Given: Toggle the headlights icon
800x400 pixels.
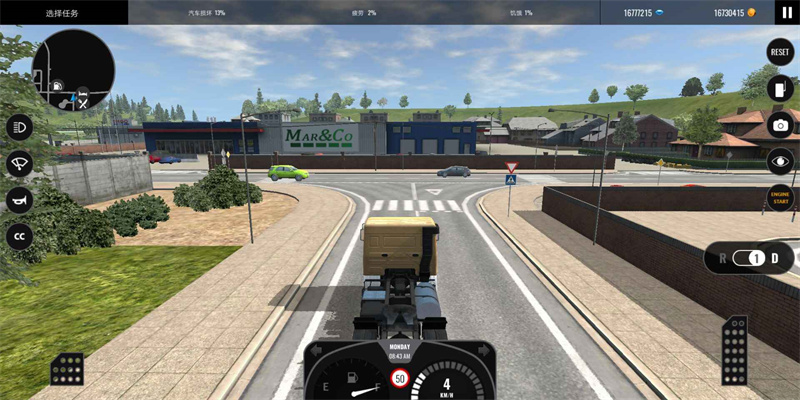Looking at the screenshot, I should point(19,127).
